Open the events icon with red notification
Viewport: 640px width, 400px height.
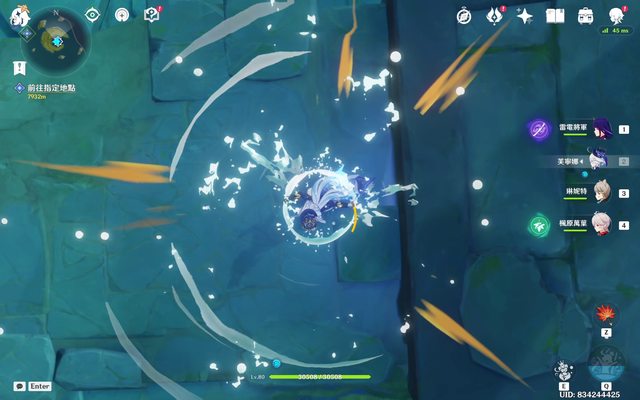[x=494, y=15]
